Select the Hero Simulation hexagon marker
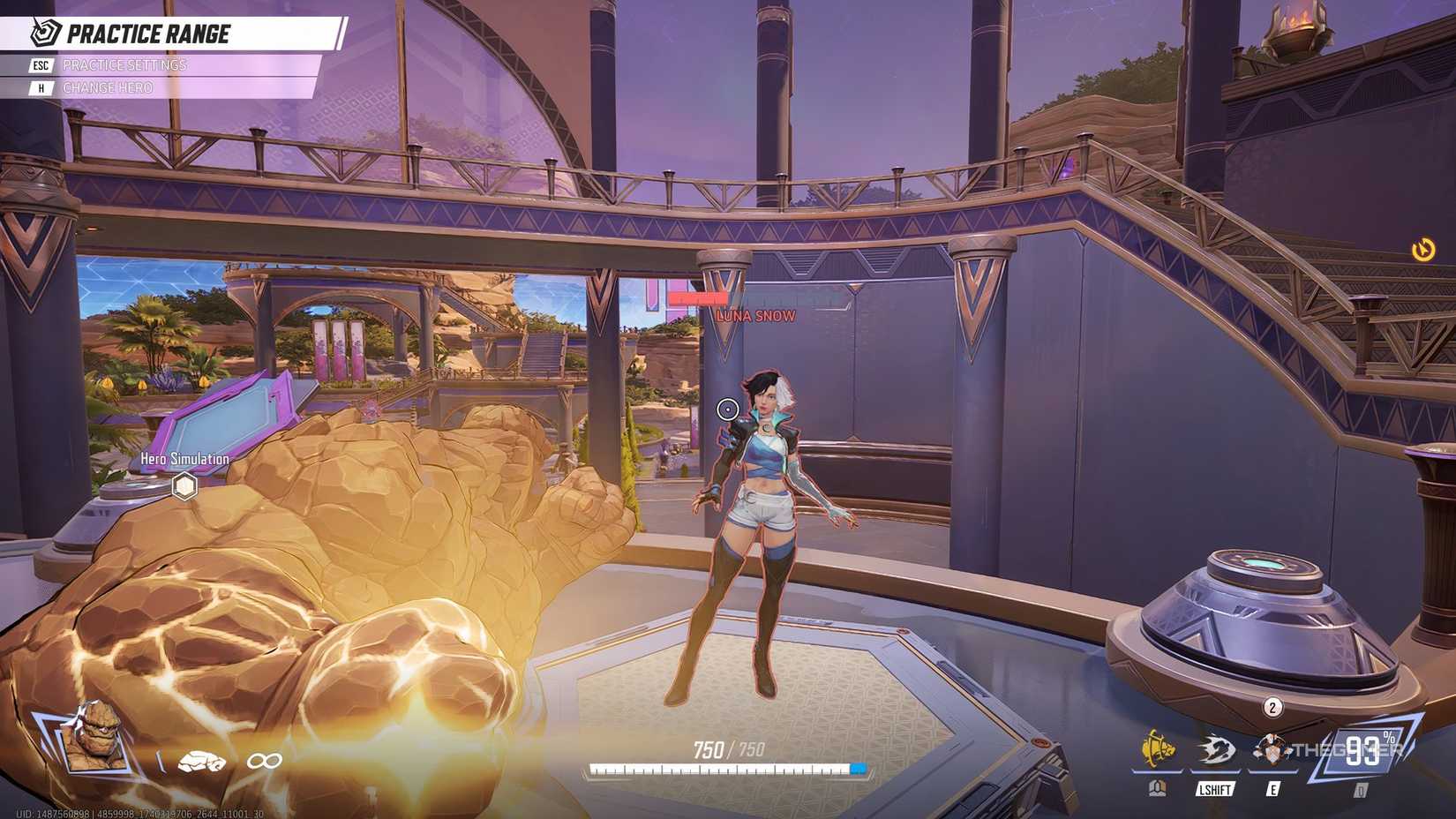Image resolution: width=1456 pixels, height=819 pixels. tap(184, 486)
